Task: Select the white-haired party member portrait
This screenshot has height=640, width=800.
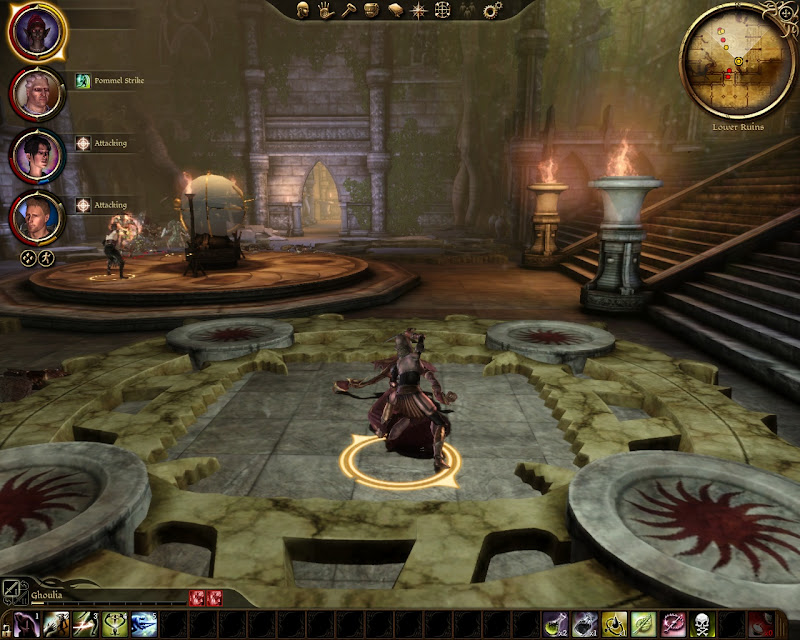Action: tap(38, 94)
